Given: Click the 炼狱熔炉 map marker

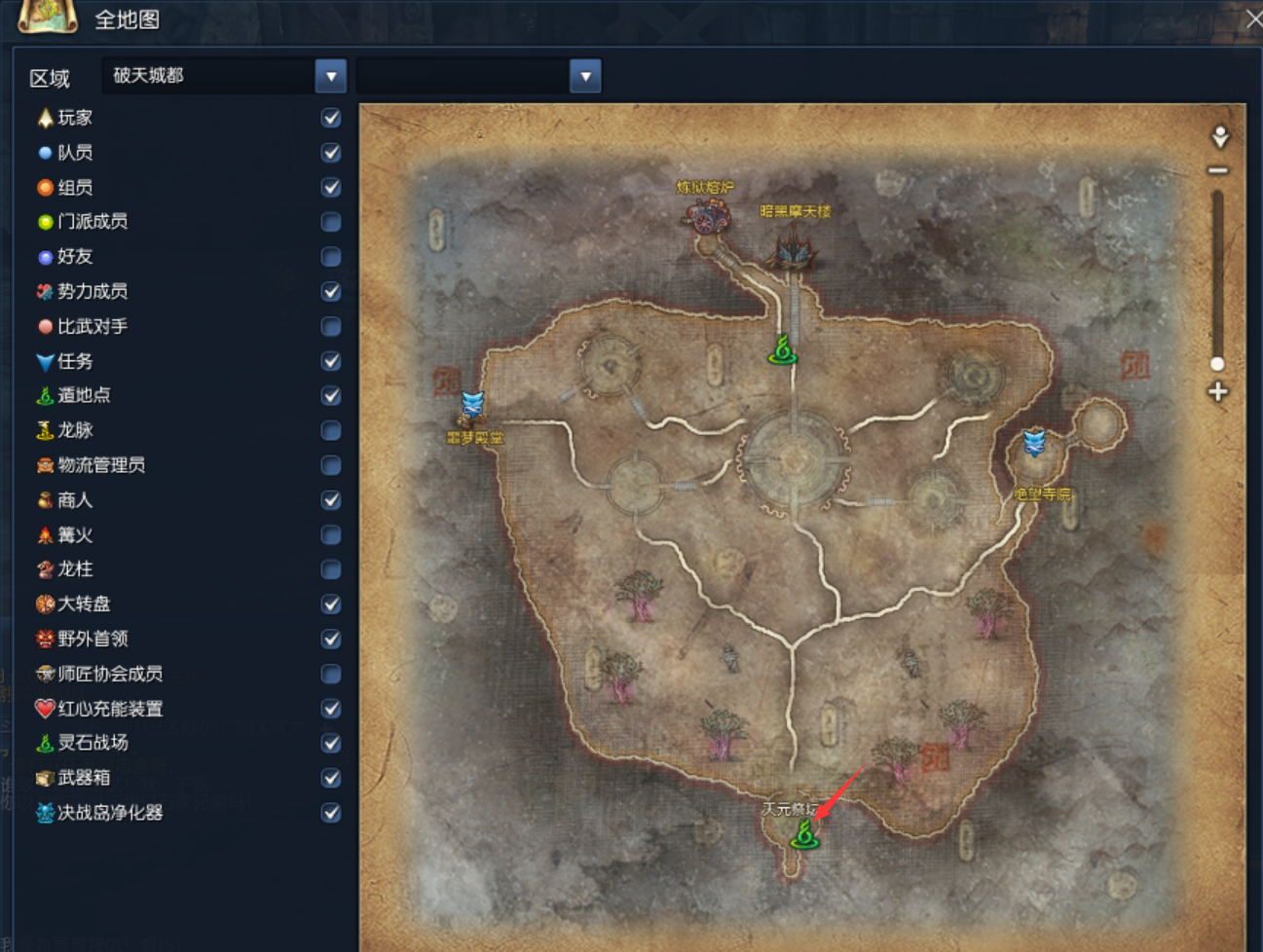Looking at the screenshot, I should 708,214.
